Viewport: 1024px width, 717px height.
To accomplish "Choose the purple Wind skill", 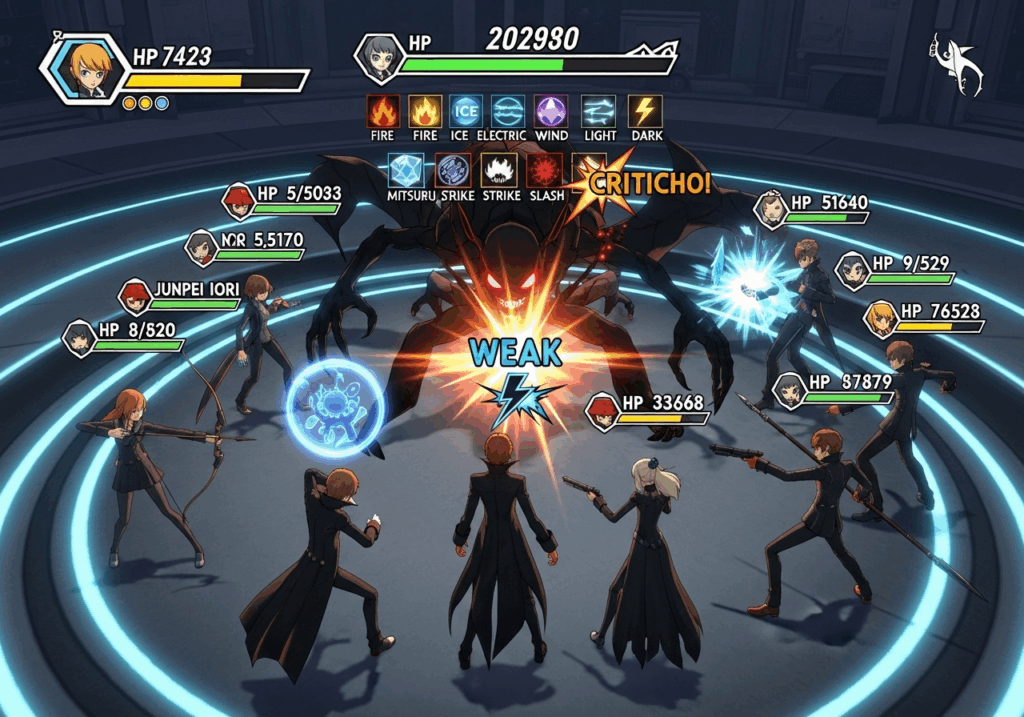I will click(551, 110).
